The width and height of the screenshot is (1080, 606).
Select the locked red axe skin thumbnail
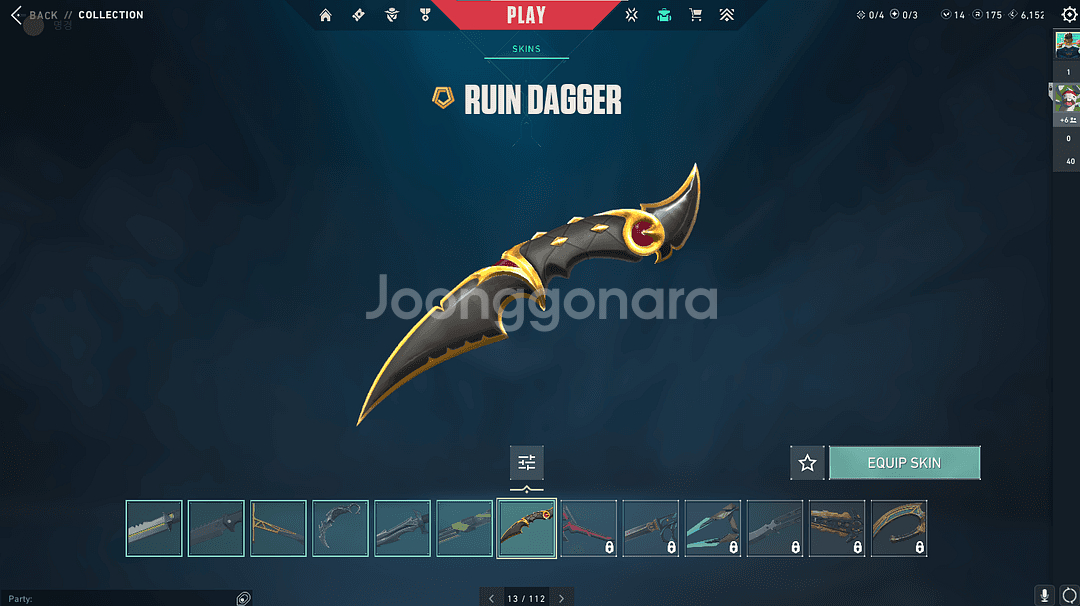click(588, 528)
